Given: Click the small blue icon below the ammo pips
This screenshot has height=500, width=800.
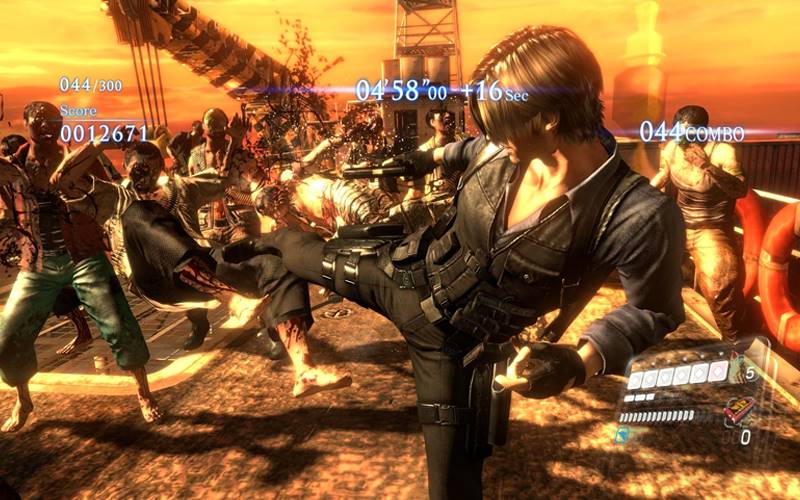Looking at the screenshot, I should coord(620,434).
